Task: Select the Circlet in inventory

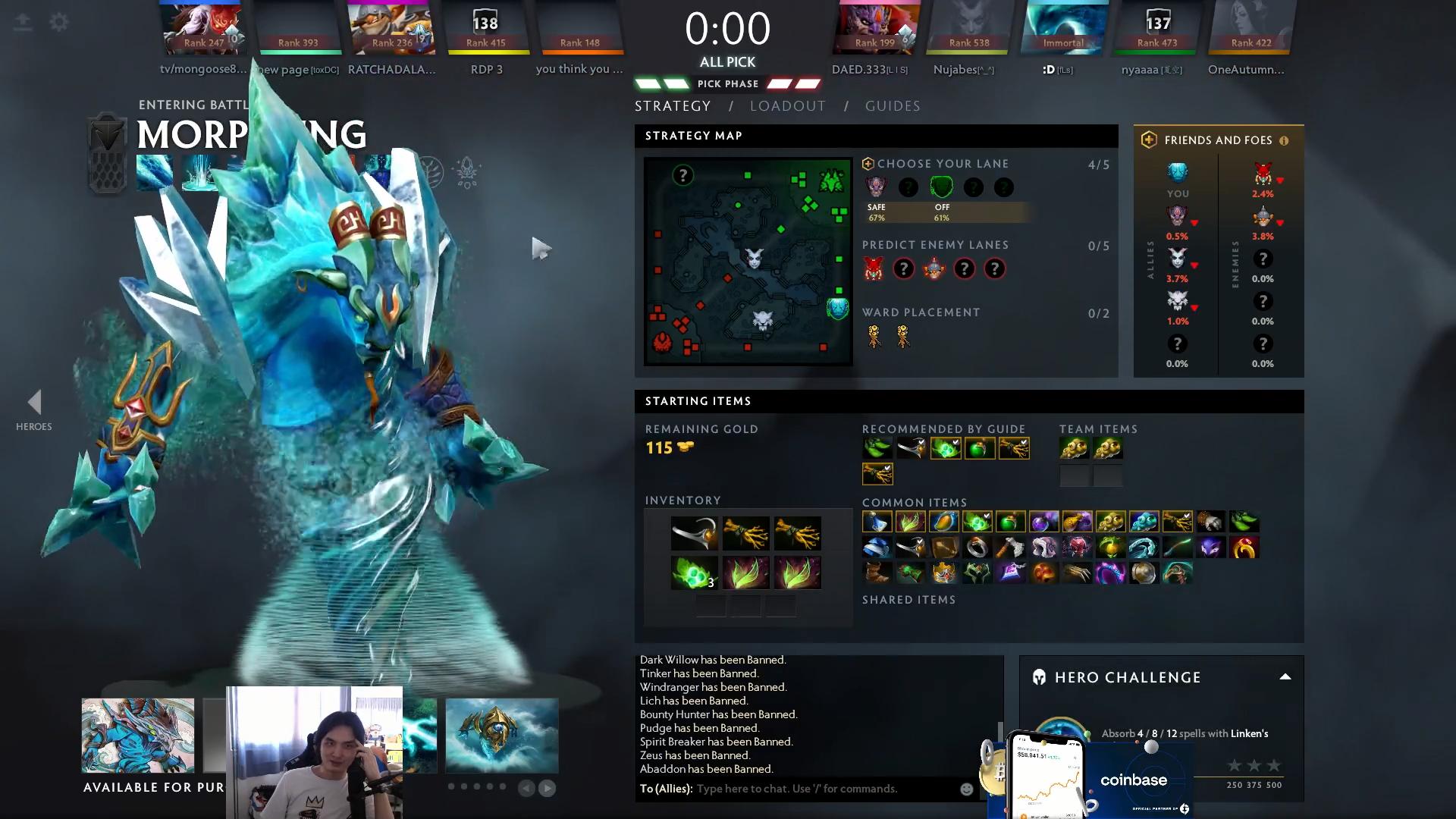Action: 694,534
